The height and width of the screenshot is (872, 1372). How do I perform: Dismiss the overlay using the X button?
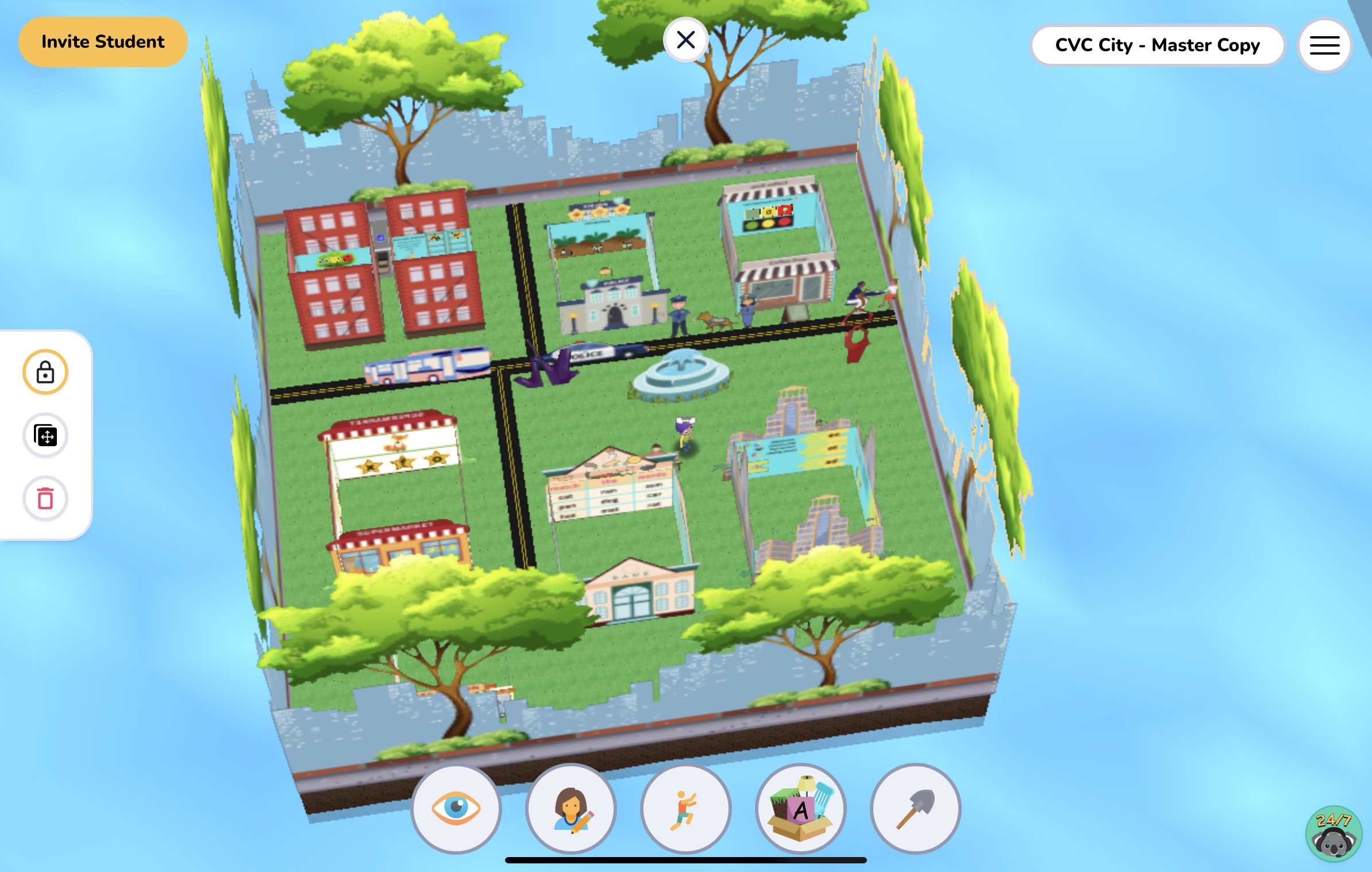click(686, 39)
